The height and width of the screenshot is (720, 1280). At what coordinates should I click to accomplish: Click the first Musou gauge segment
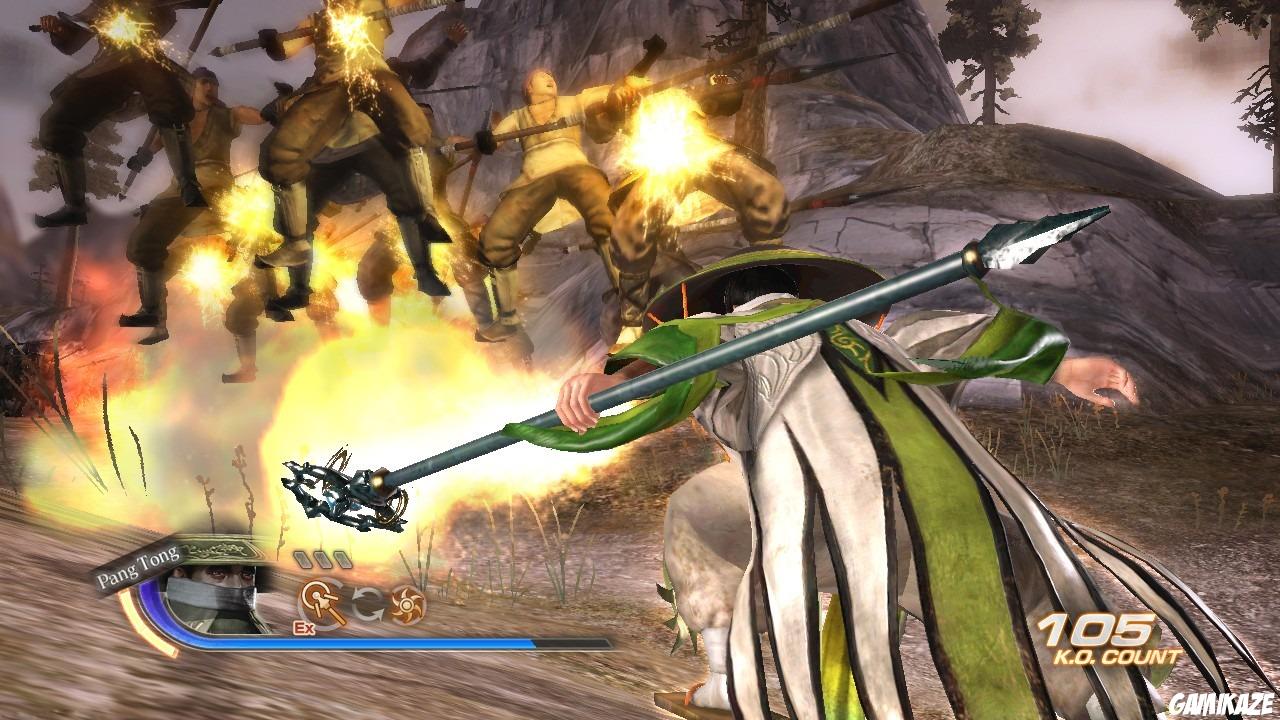(x=301, y=559)
